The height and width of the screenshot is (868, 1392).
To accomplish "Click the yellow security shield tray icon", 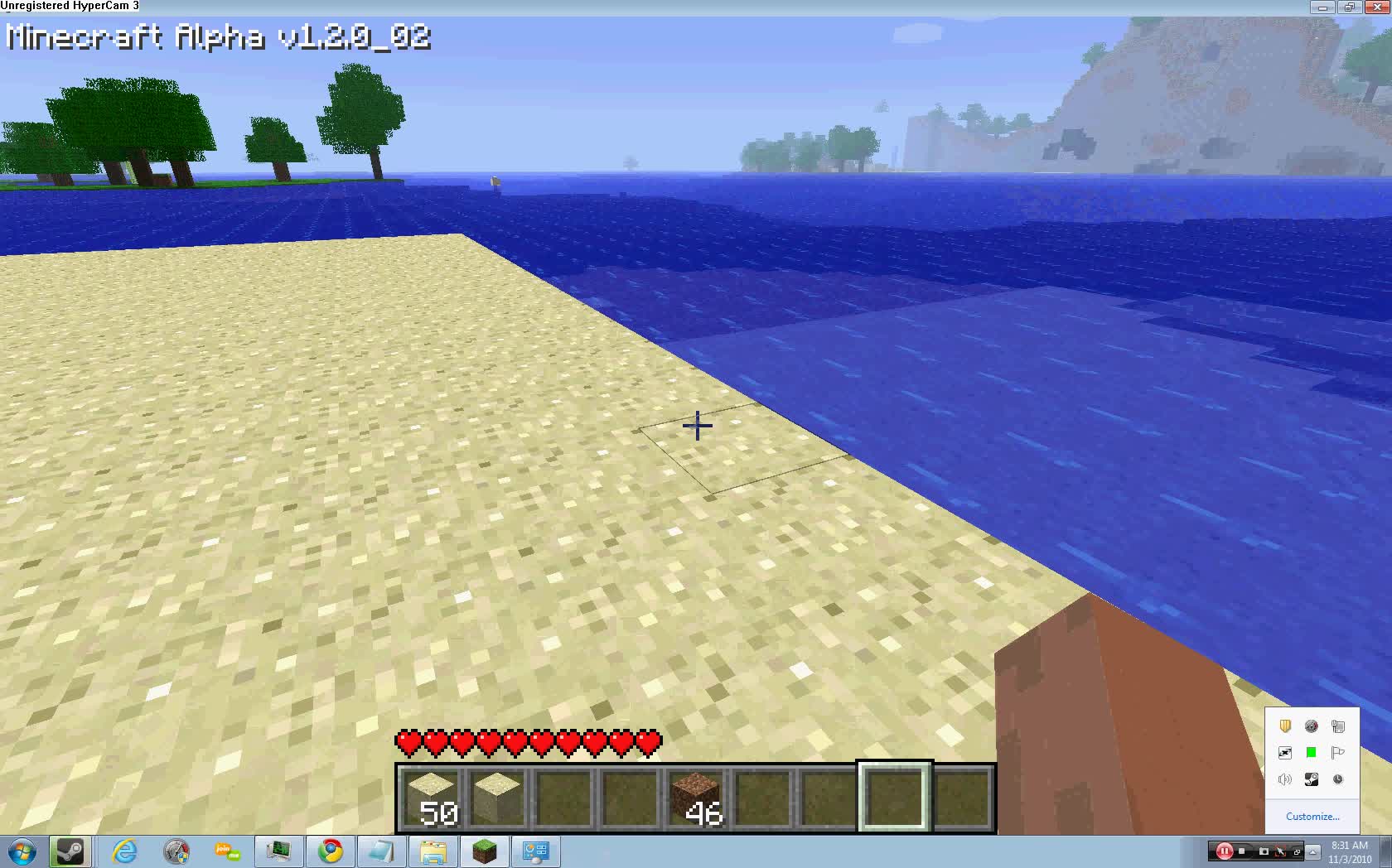I will [x=1285, y=726].
